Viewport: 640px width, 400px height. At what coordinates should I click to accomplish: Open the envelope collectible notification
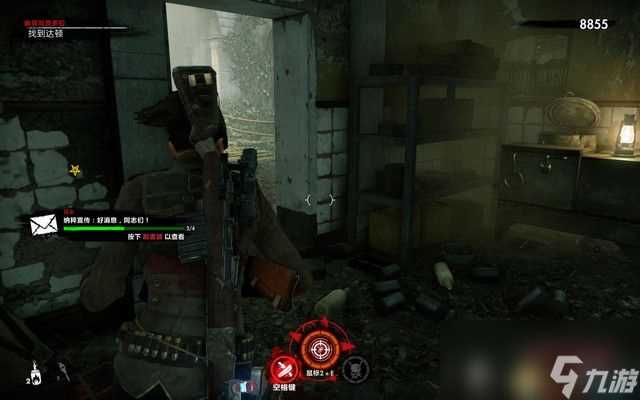tap(44, 225)
